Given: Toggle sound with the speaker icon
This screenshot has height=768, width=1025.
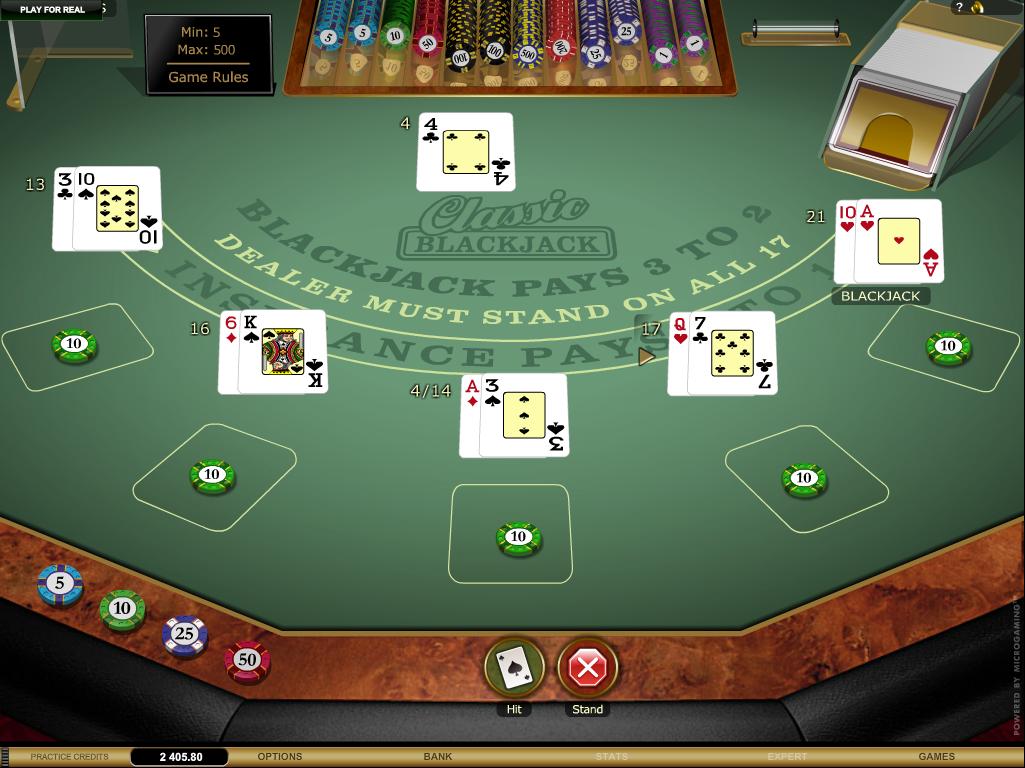Looking at the screenshot, I should (x=977, y=7).
